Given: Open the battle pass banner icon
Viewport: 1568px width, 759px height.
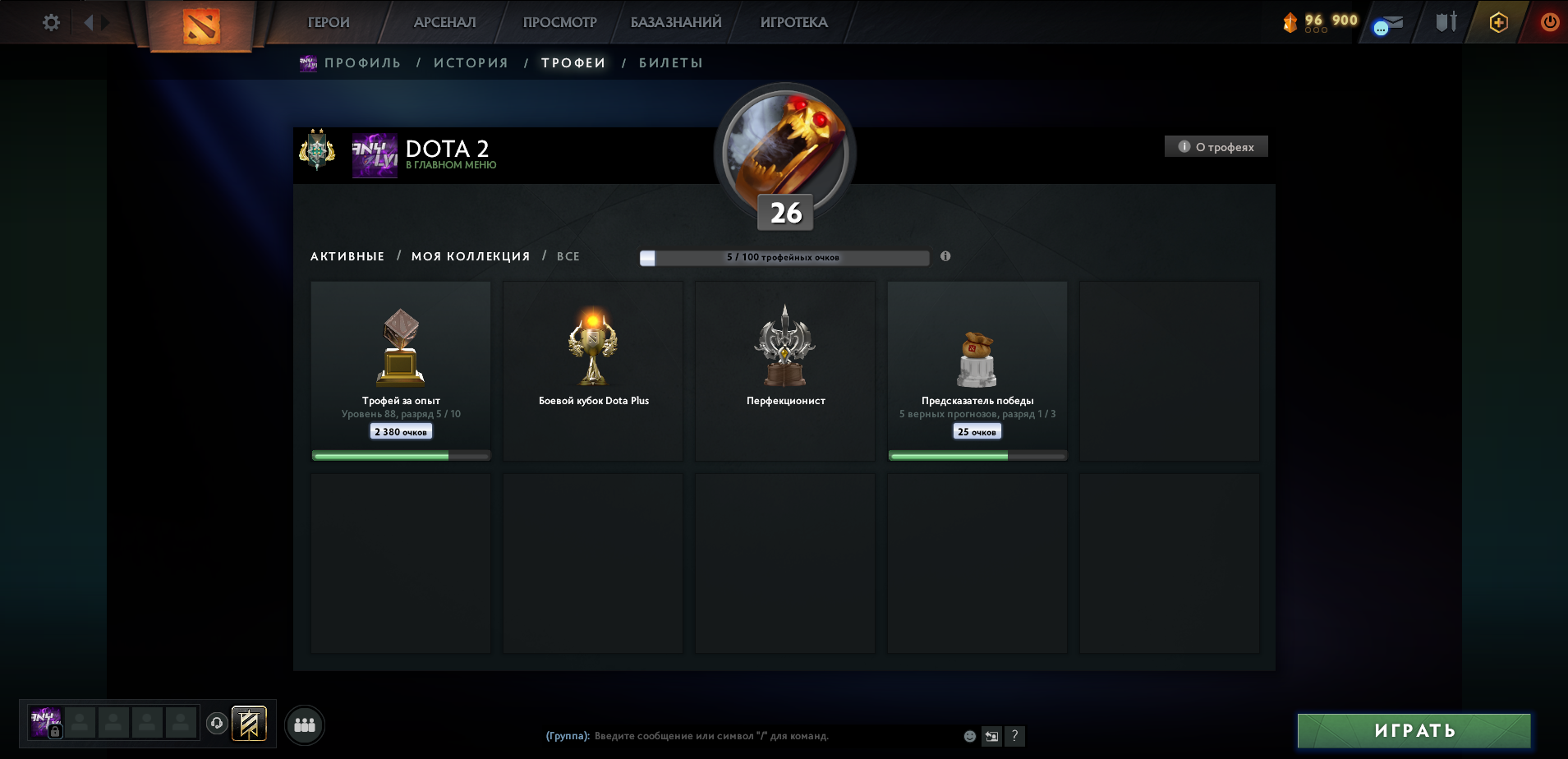Looking at the screenshot, I should tap(249, 724).
